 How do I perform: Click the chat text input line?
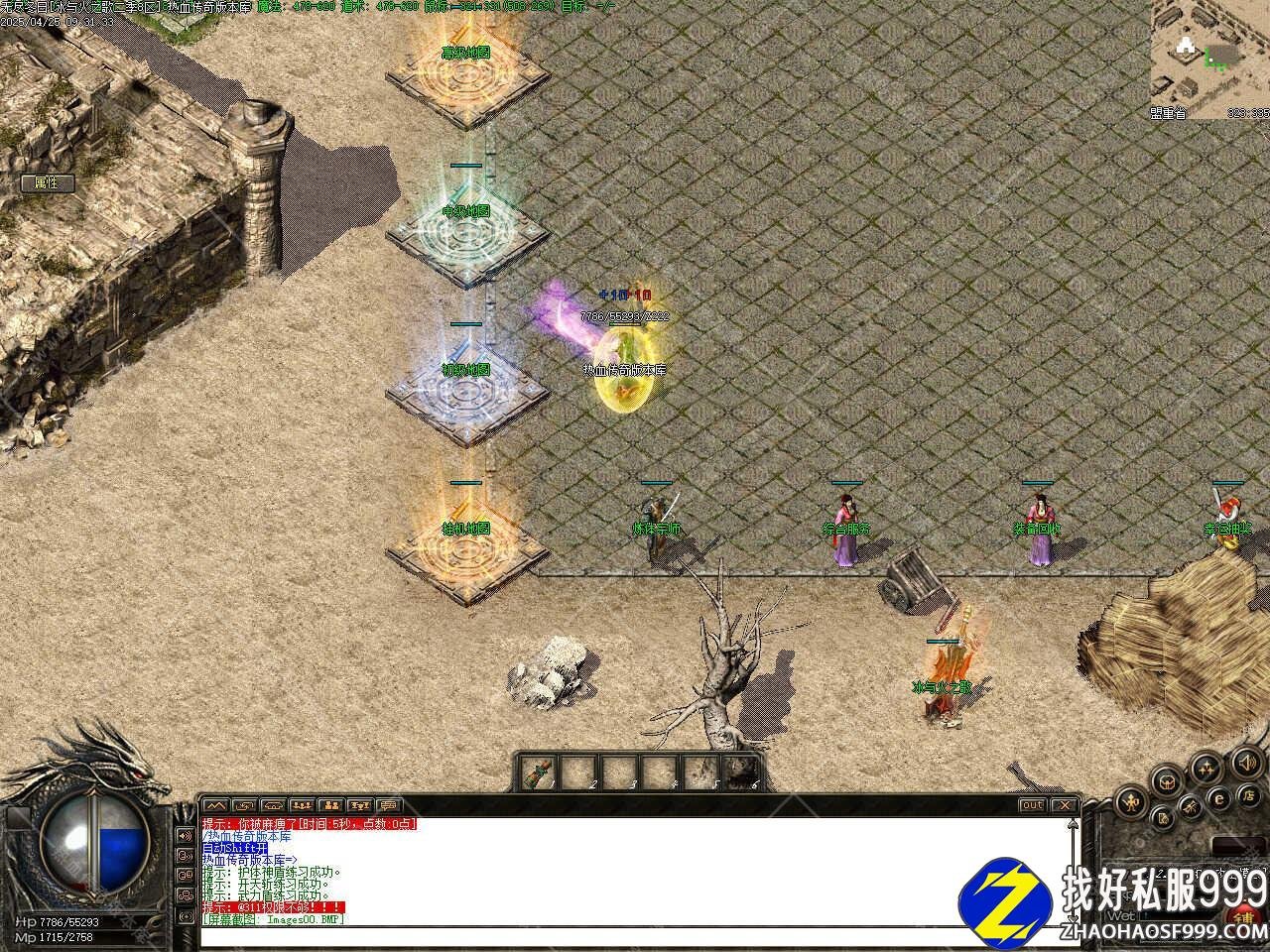click(x=635, y=935)
